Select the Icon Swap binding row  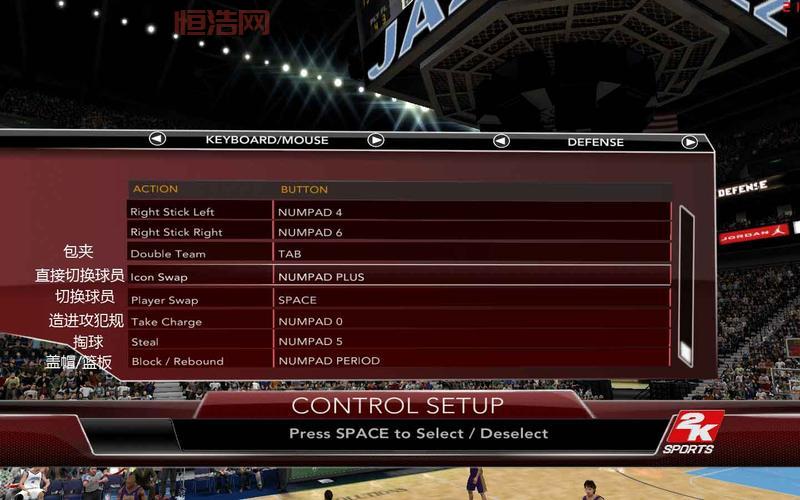point(398,277)
